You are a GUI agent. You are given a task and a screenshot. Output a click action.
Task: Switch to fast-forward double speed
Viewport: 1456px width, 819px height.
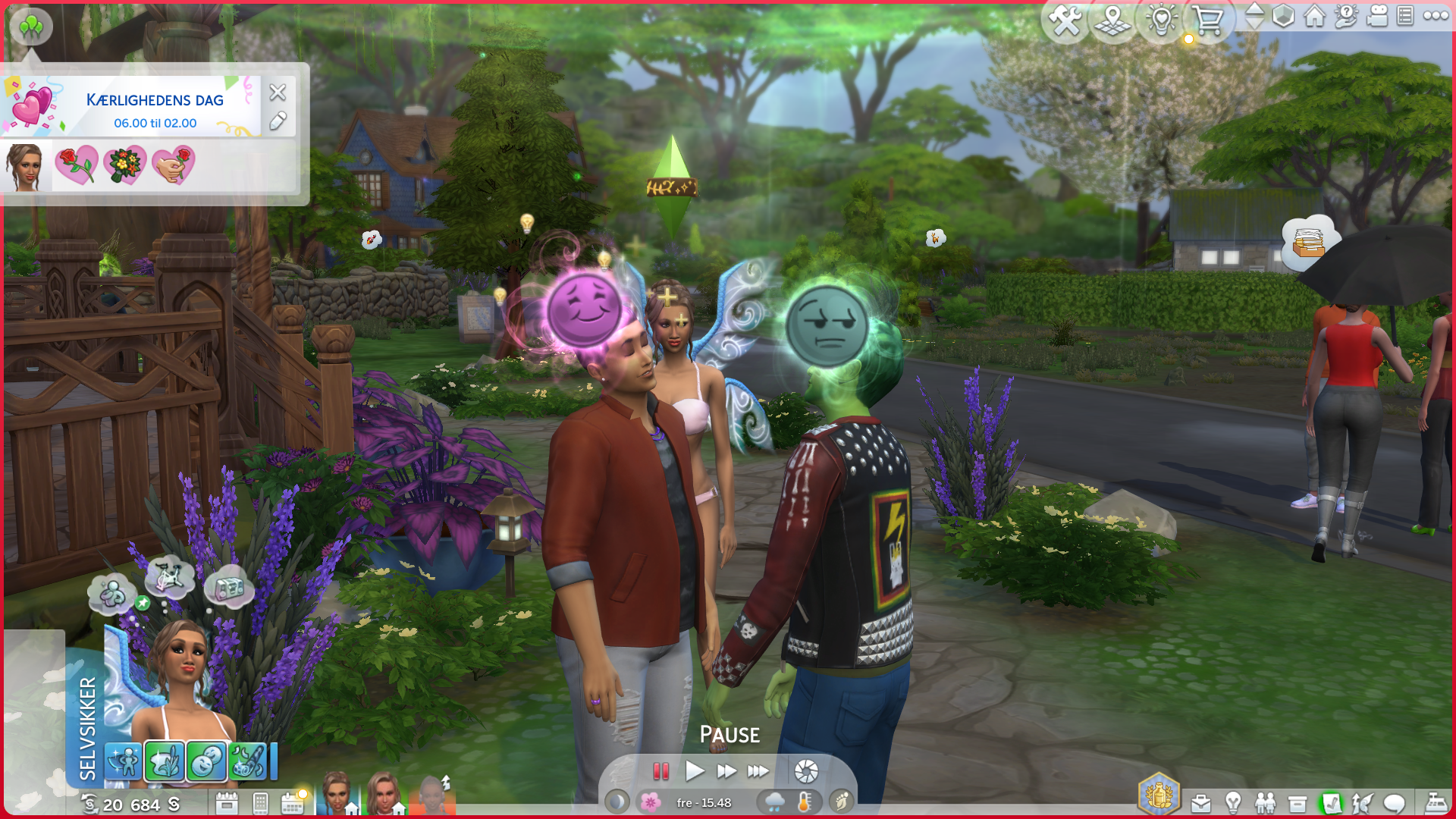coord(726,772)
